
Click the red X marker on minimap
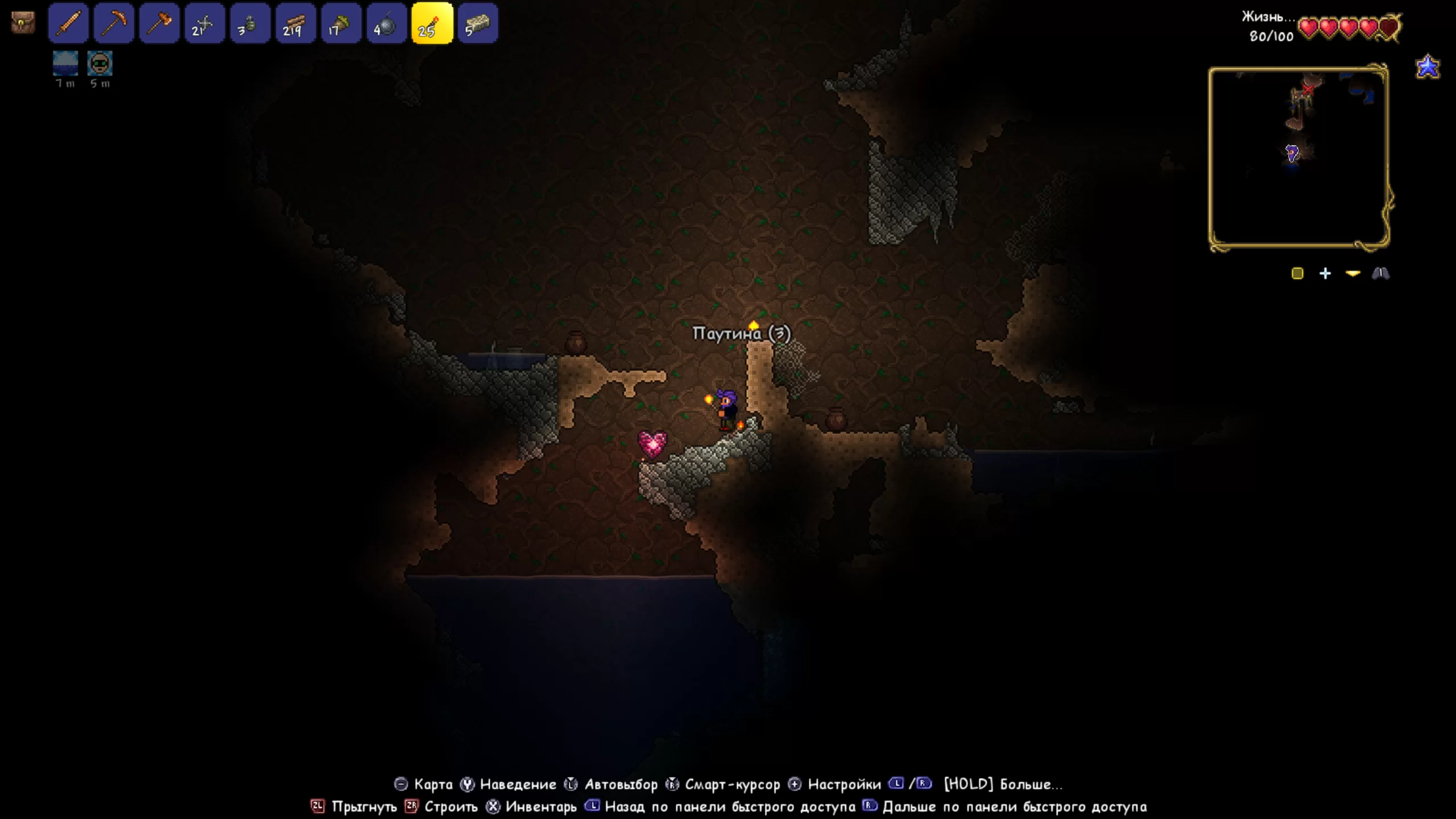[1309, 89]
